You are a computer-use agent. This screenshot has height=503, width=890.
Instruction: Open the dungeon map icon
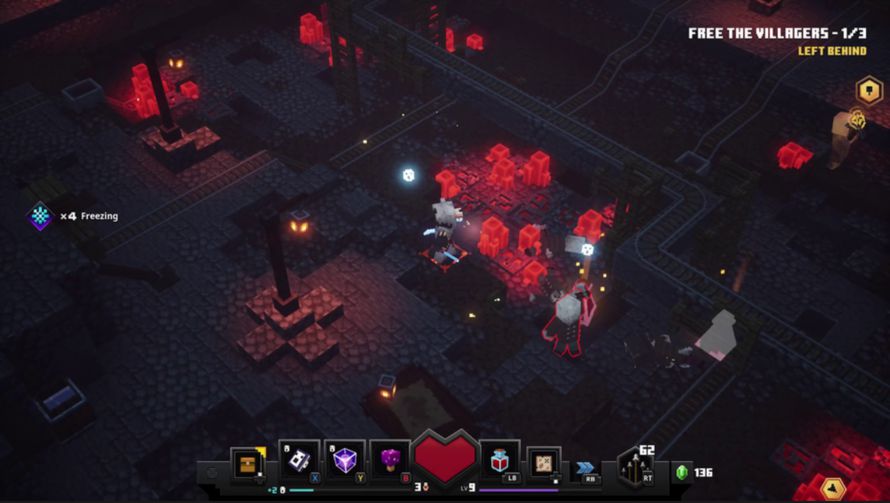point(544,464)
